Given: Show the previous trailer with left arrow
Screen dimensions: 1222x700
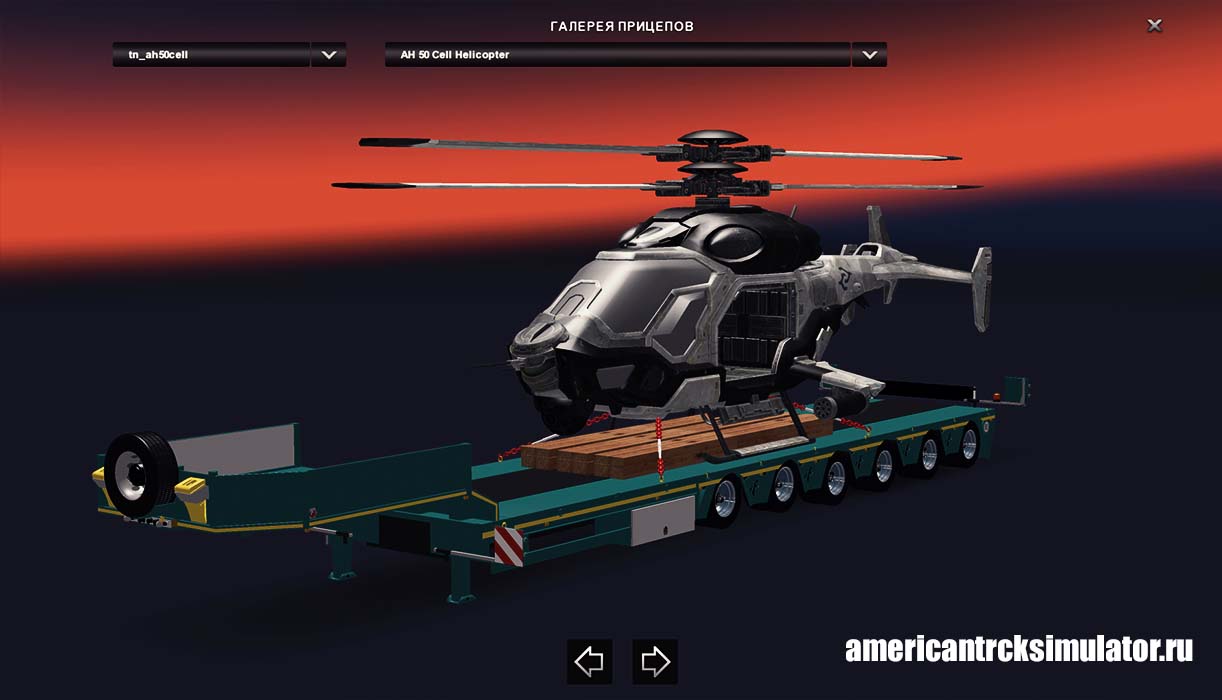Looking at the screenshot, I should (x=589, y=661).
